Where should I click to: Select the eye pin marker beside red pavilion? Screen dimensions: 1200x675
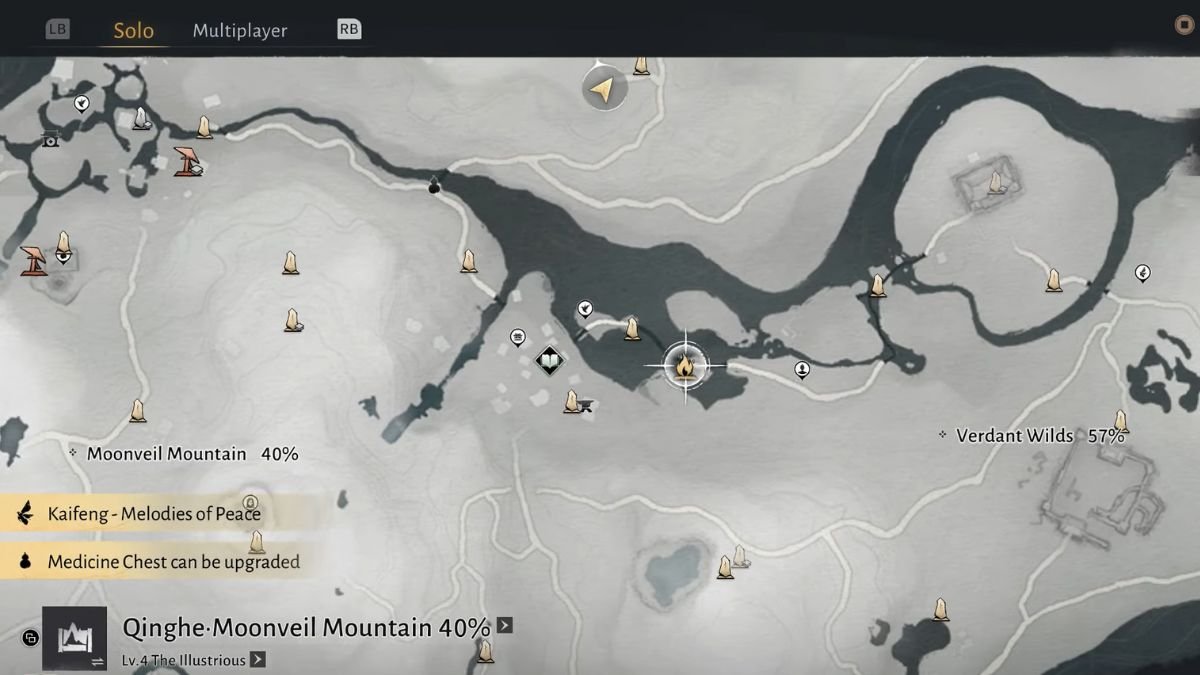pyautogui.click(x=63, y=257)
